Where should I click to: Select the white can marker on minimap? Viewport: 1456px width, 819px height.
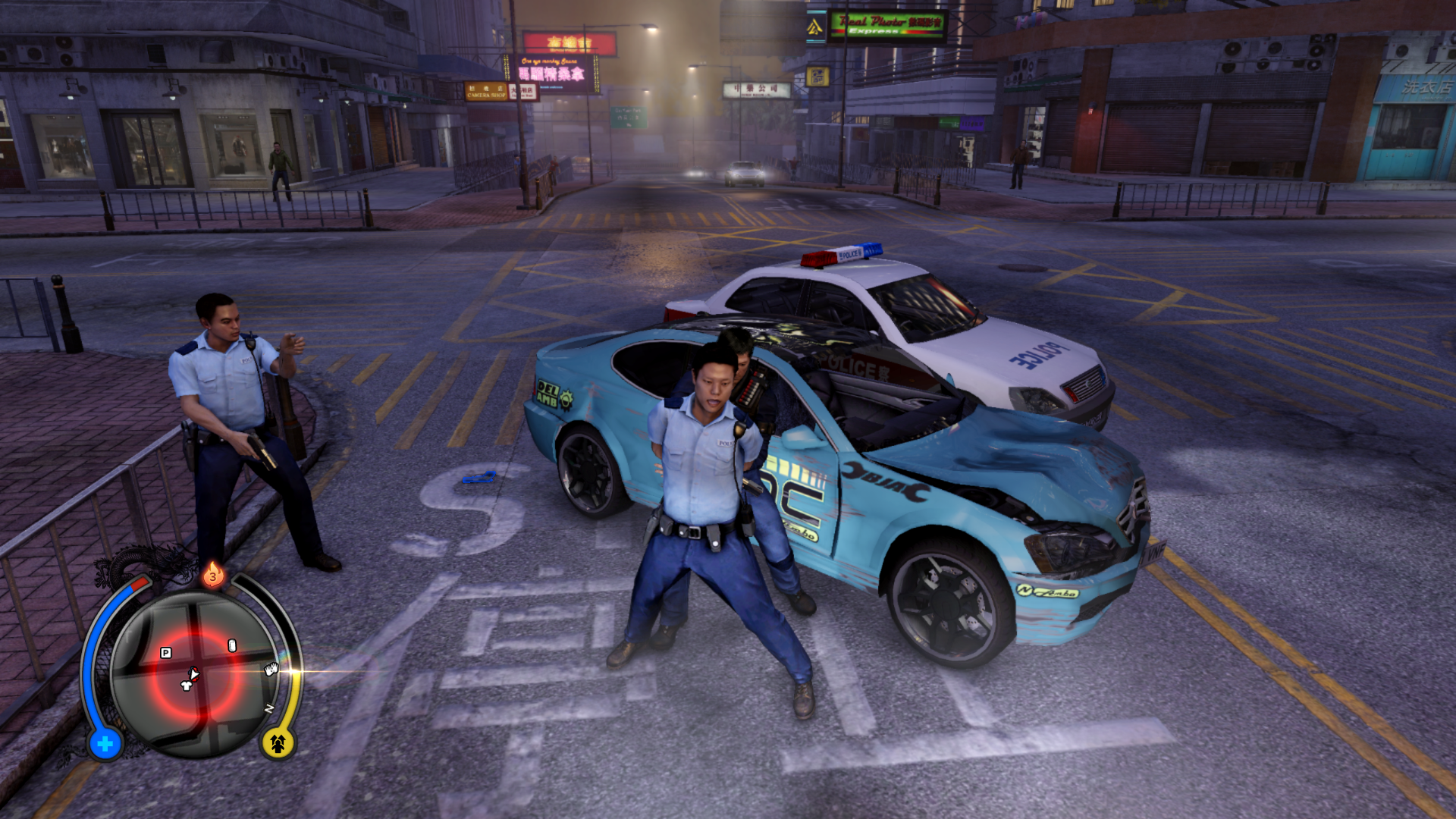(x=232, y=645)
